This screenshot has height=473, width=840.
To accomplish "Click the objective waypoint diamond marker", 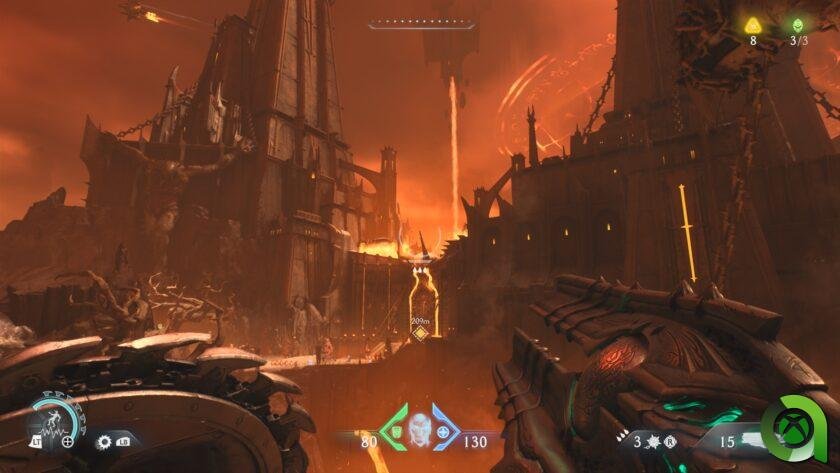I will [421, 333].
